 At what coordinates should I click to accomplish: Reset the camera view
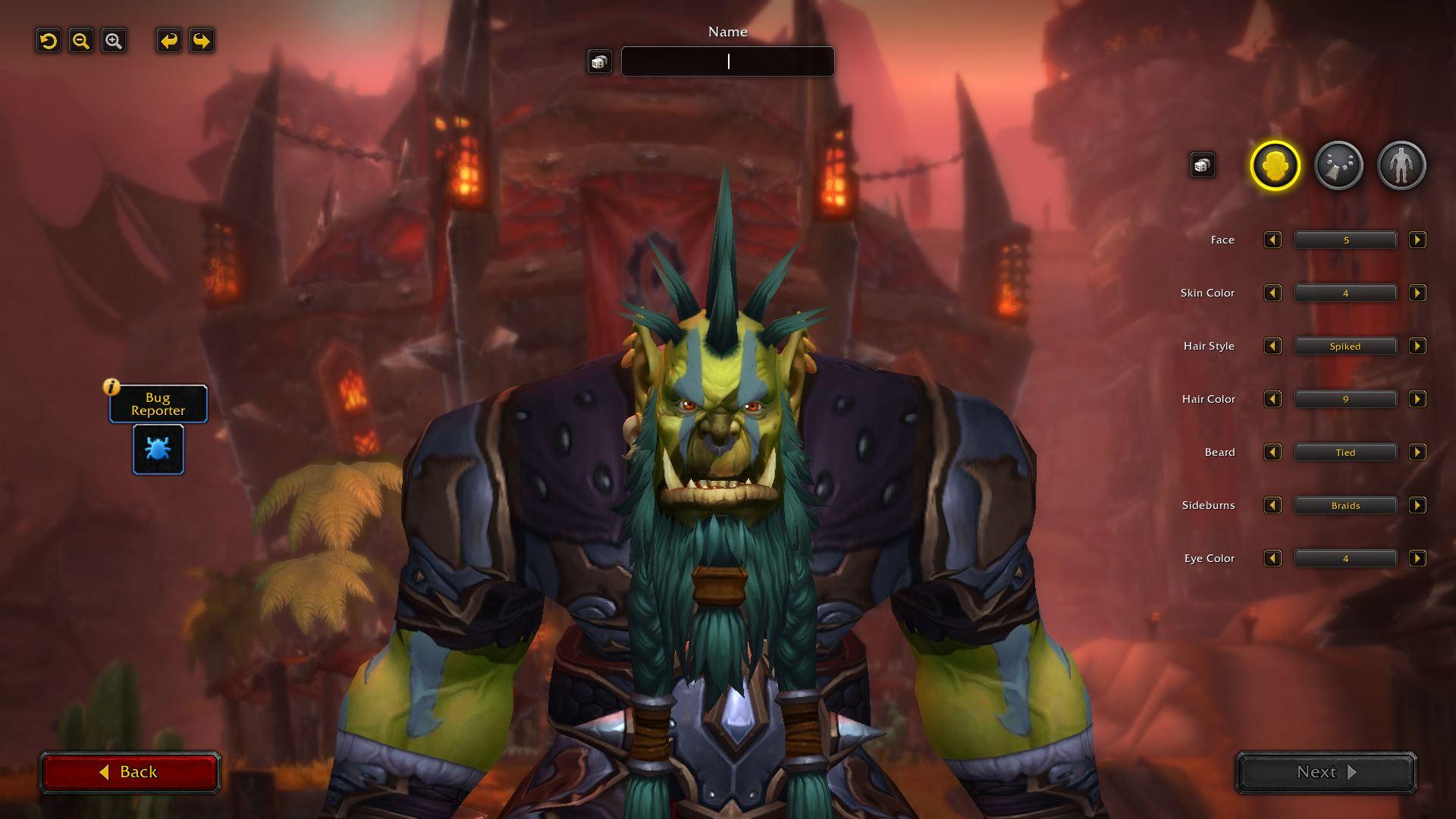pyautogui.click(x=49, y=41)
